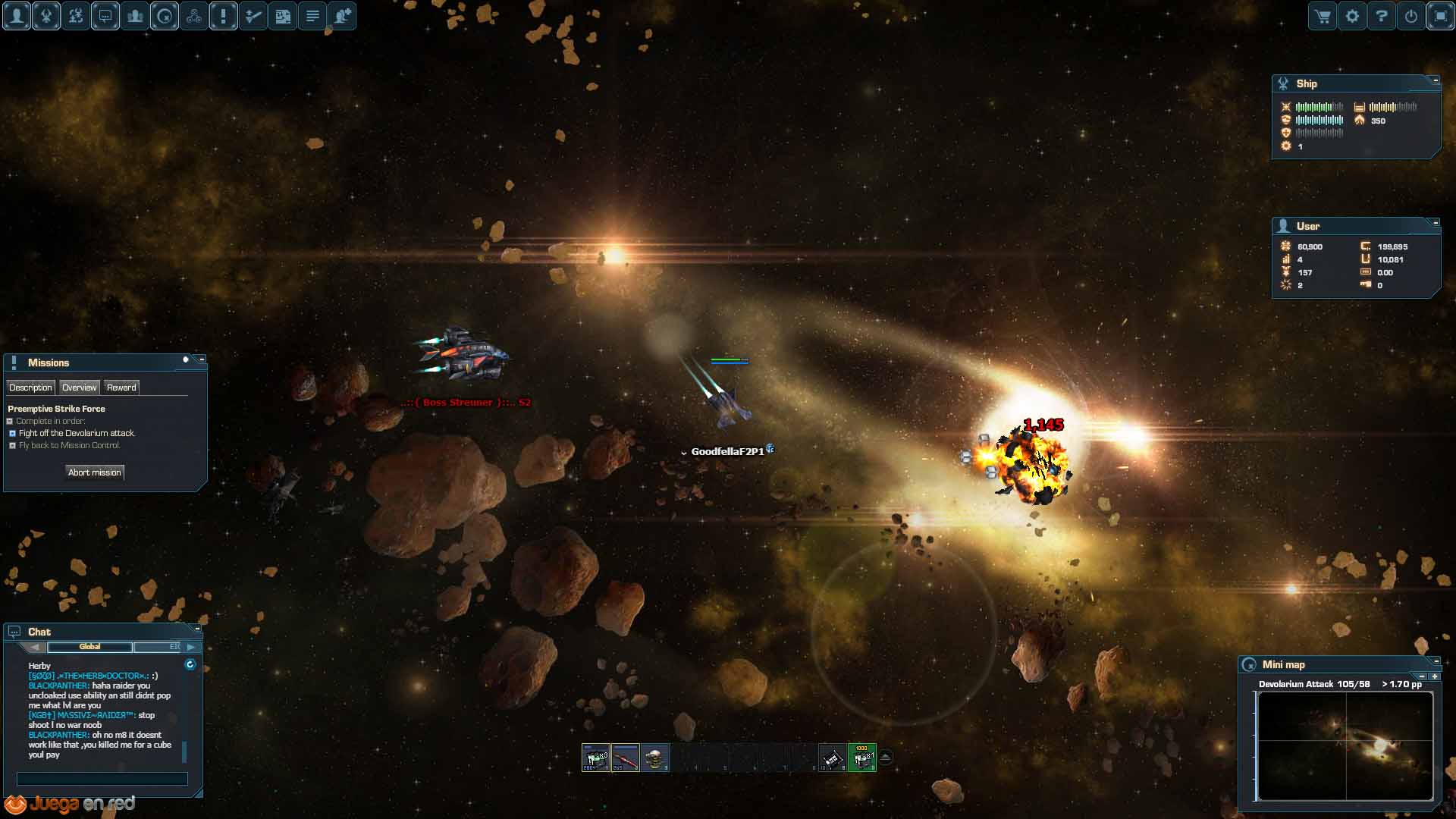Open the chat speech bubble toolbar icon
Viewport: 1456px width, 819px height.
click(x=105, y=16)
